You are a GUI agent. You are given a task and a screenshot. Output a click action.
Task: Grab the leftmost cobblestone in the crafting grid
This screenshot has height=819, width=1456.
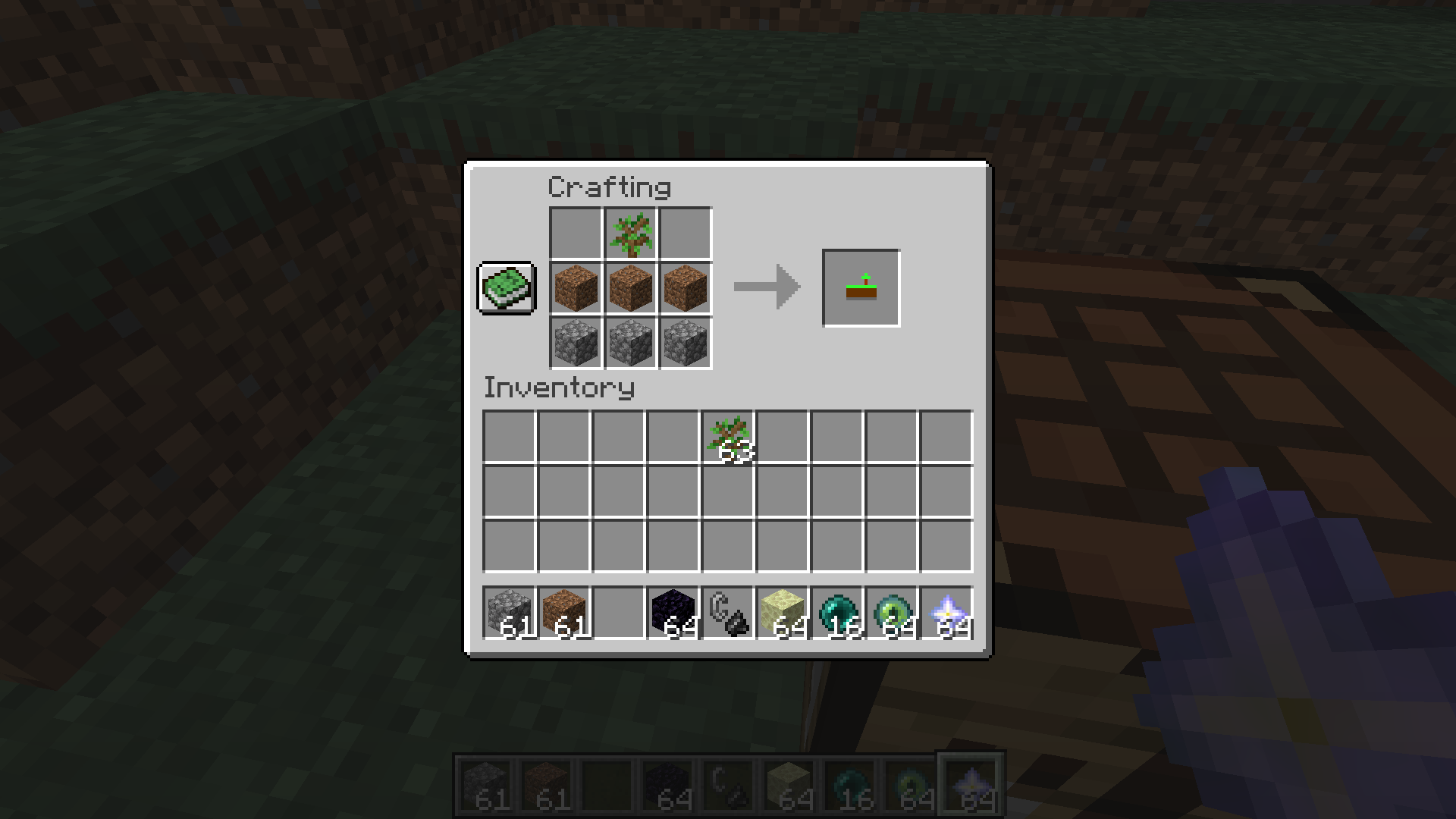[x=575, y=342]
